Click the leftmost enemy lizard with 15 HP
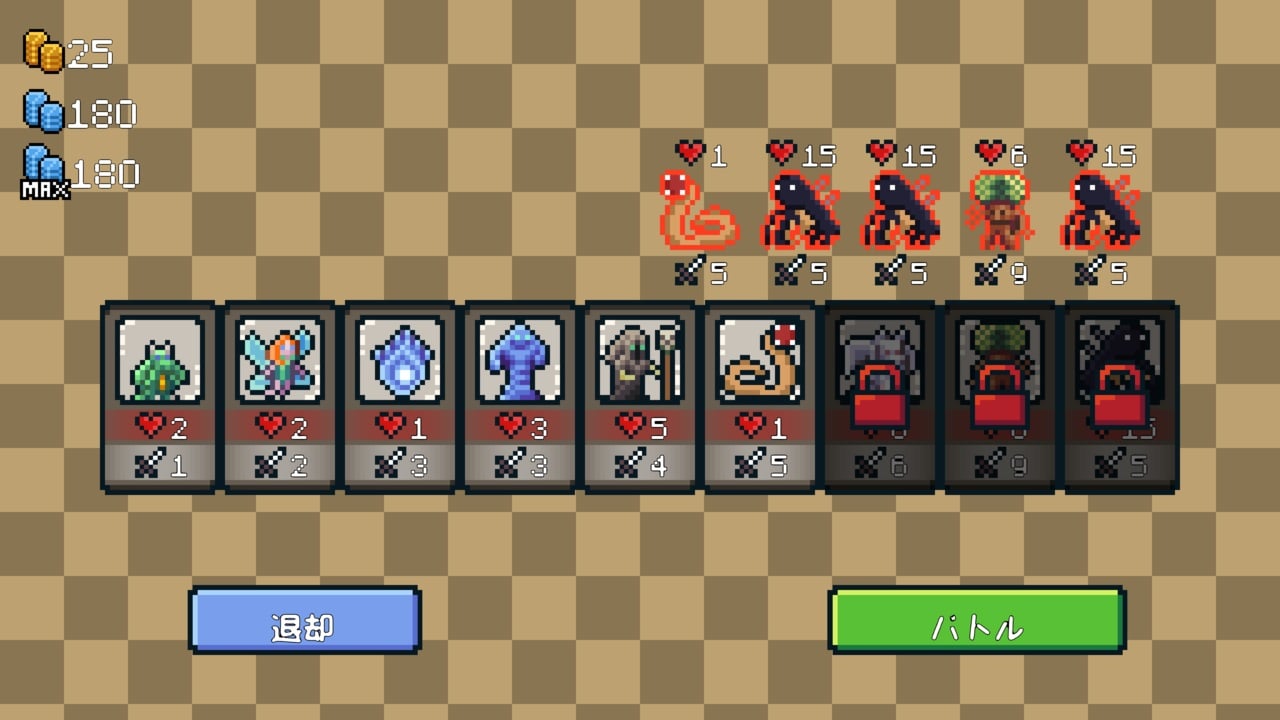Image resolution: width=1280 pixels, height=720 pixels. (800, 212)
